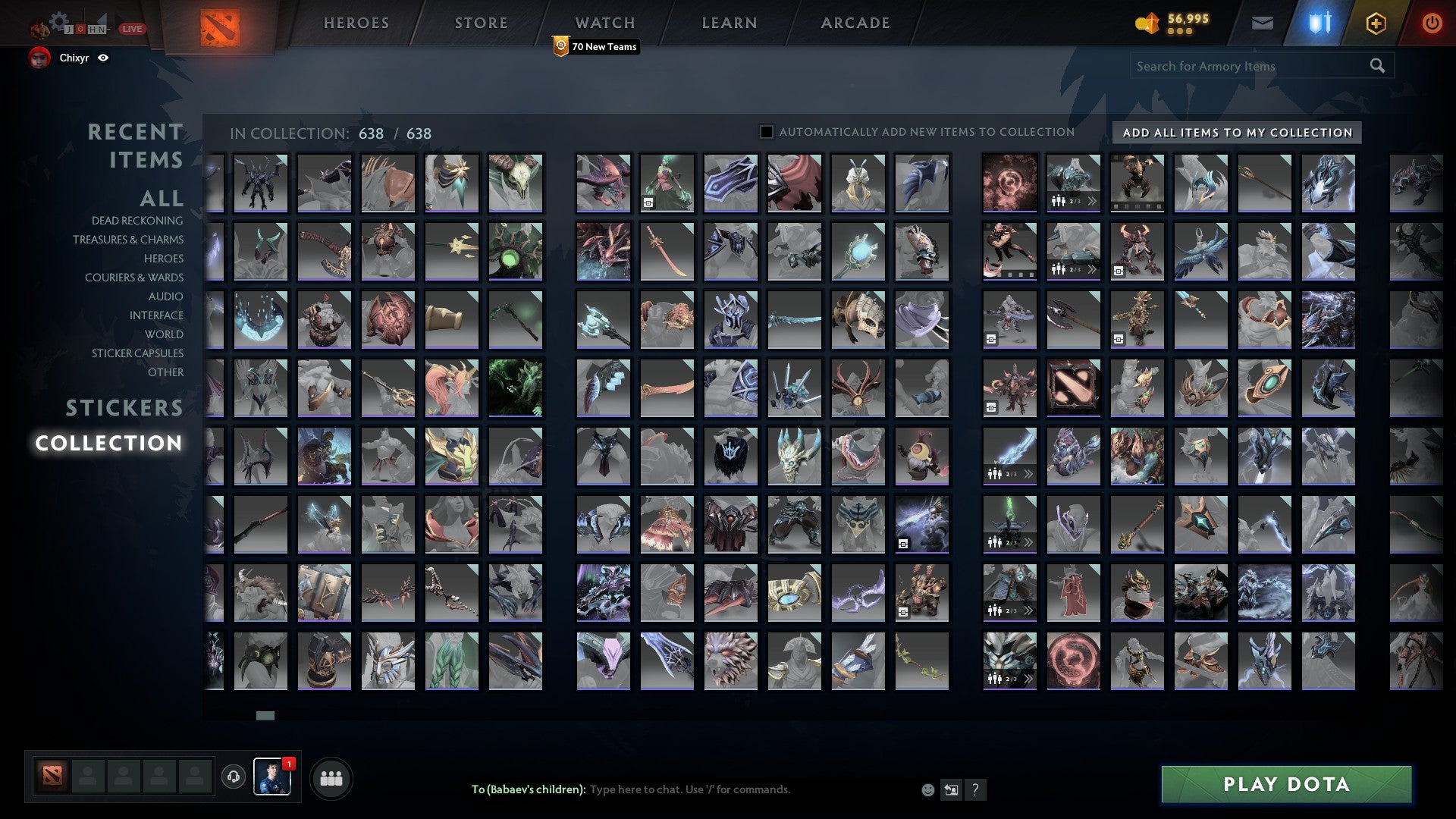The height and width of the screenshot is (819, 1456).
Task: Click the chat help question mark icon
Action: coord(976,789)
